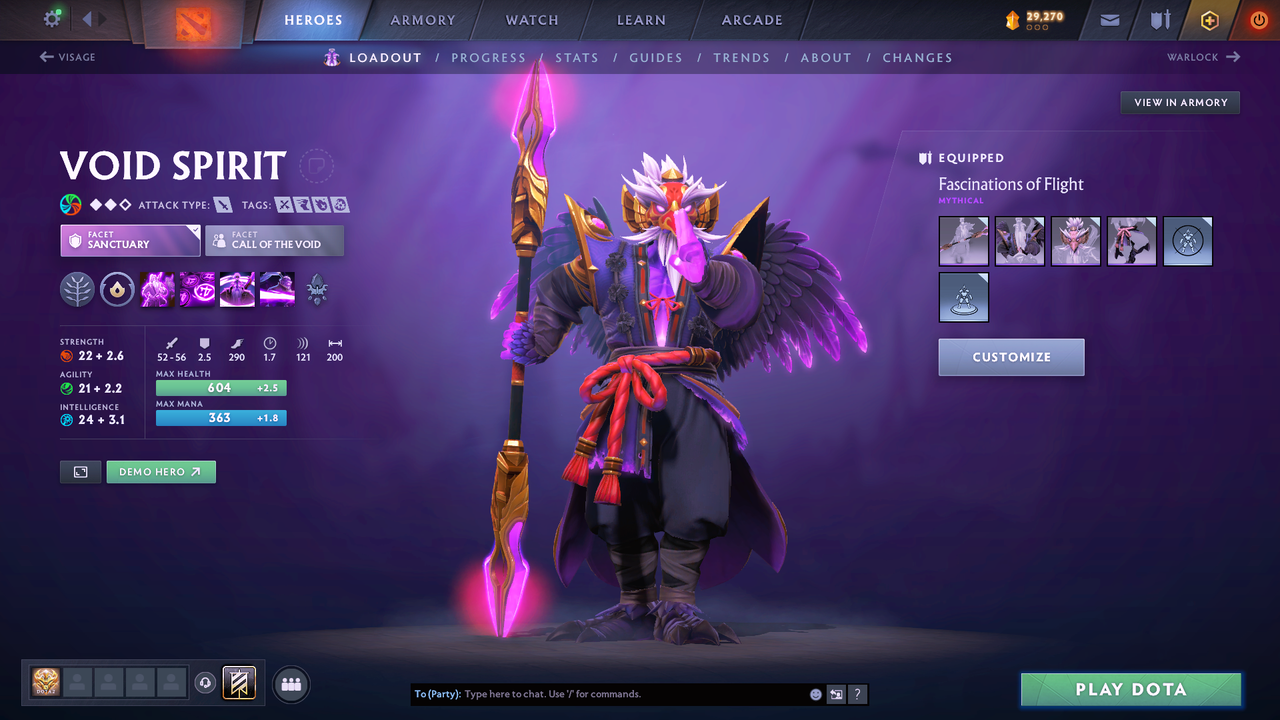The width and height of the screenshot is (1280, 720).
Task: Open the friends list icon near party bar
Action: click(x=289, y=683)
